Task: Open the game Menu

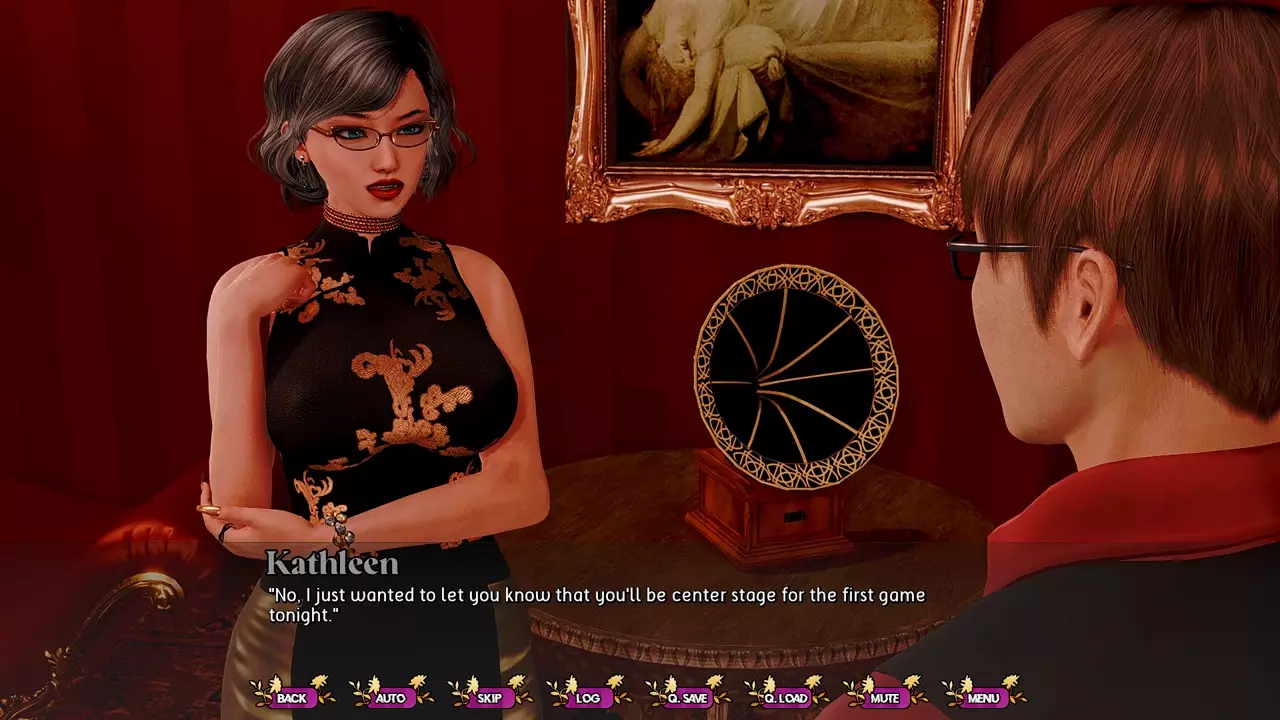Action: [984, 697]
